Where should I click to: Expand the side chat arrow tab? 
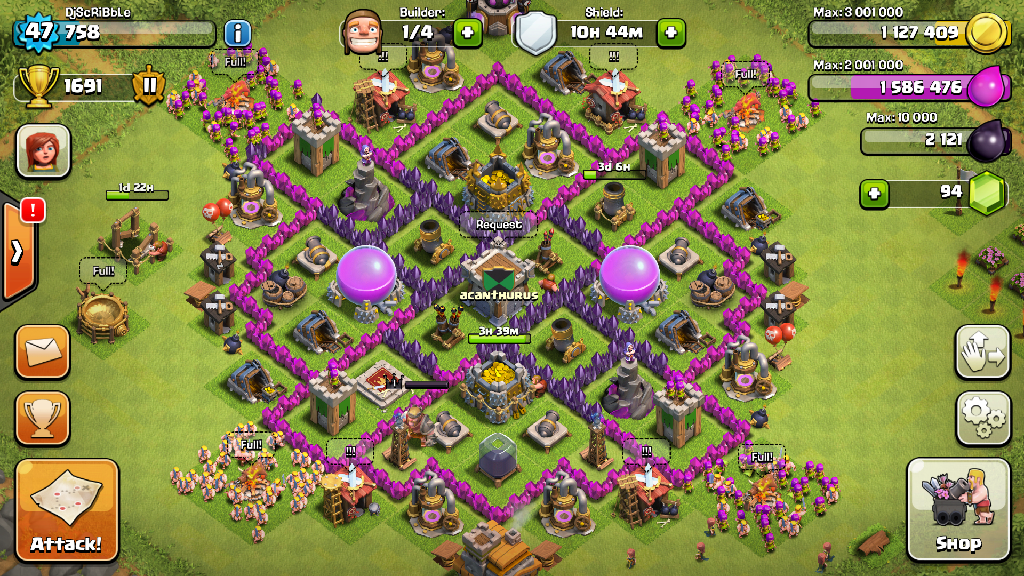click(x=17, y=251)
